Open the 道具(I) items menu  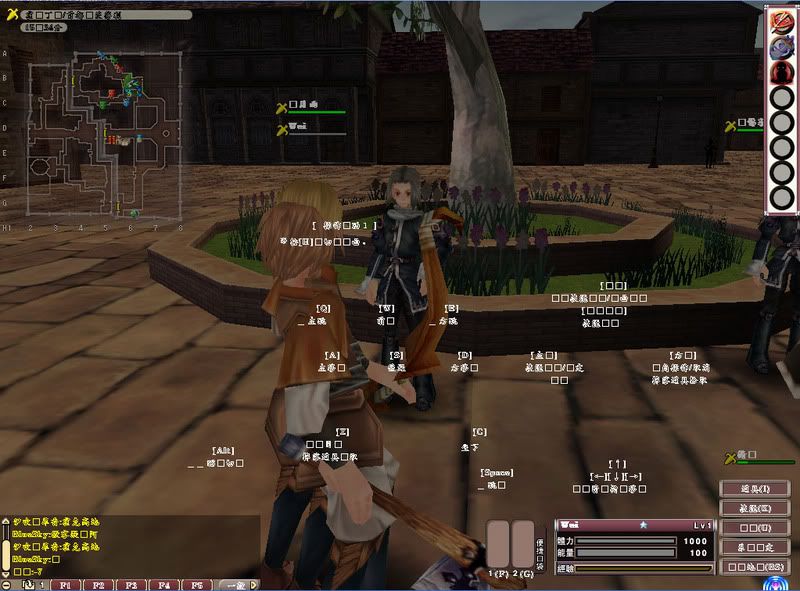(x=755, y=488)
